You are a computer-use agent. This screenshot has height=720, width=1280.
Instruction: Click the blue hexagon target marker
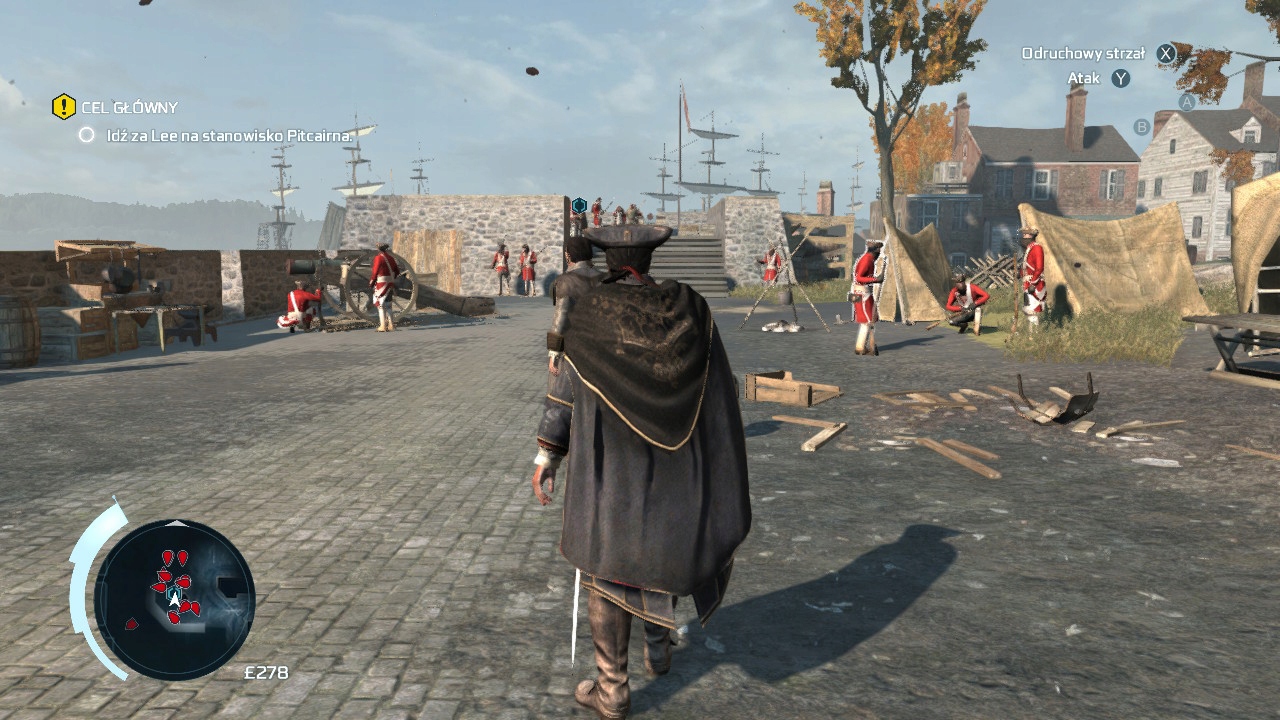578,205
